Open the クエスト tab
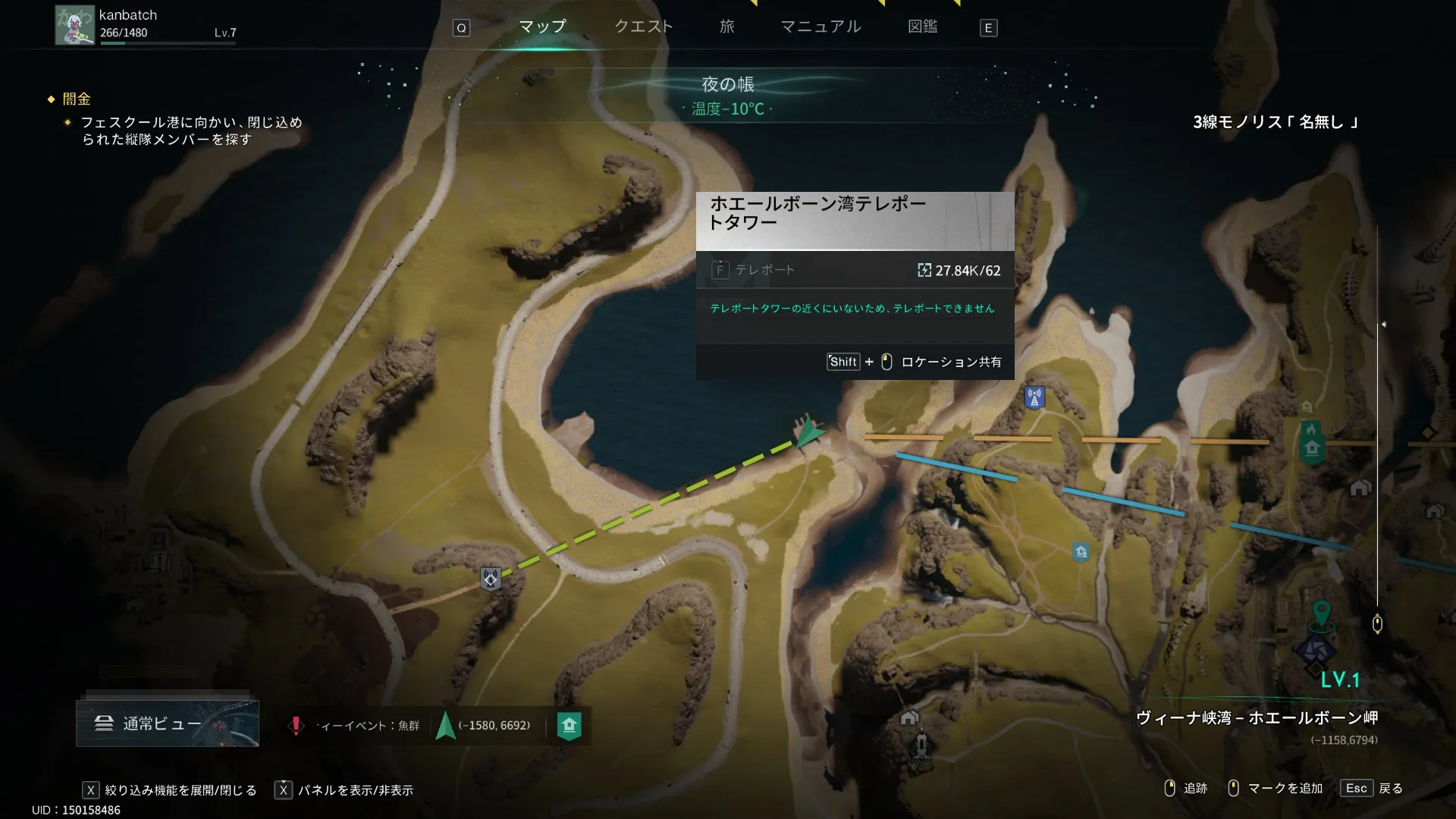 tap(643, 27)
